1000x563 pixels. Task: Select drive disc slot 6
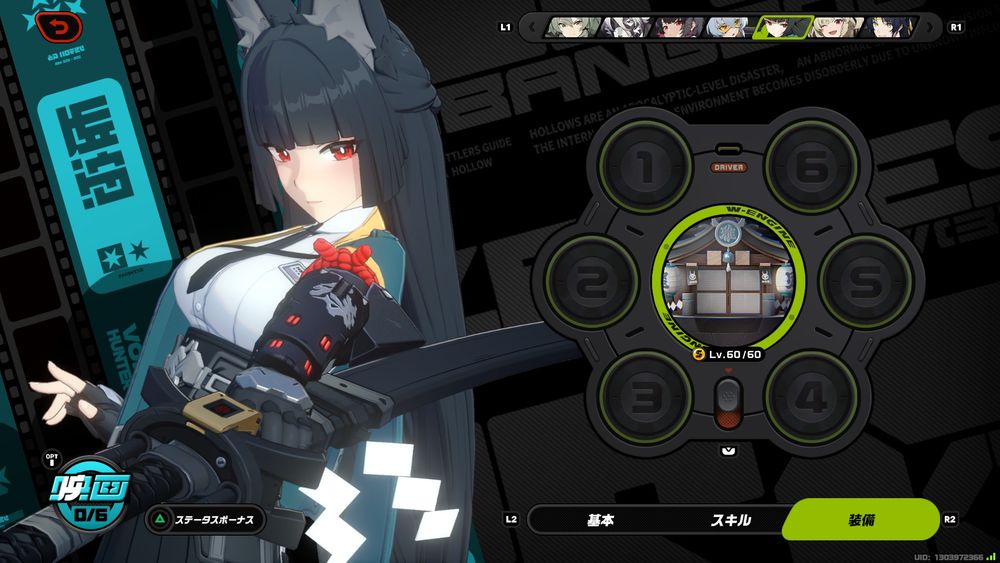click(x=812, y=167)
